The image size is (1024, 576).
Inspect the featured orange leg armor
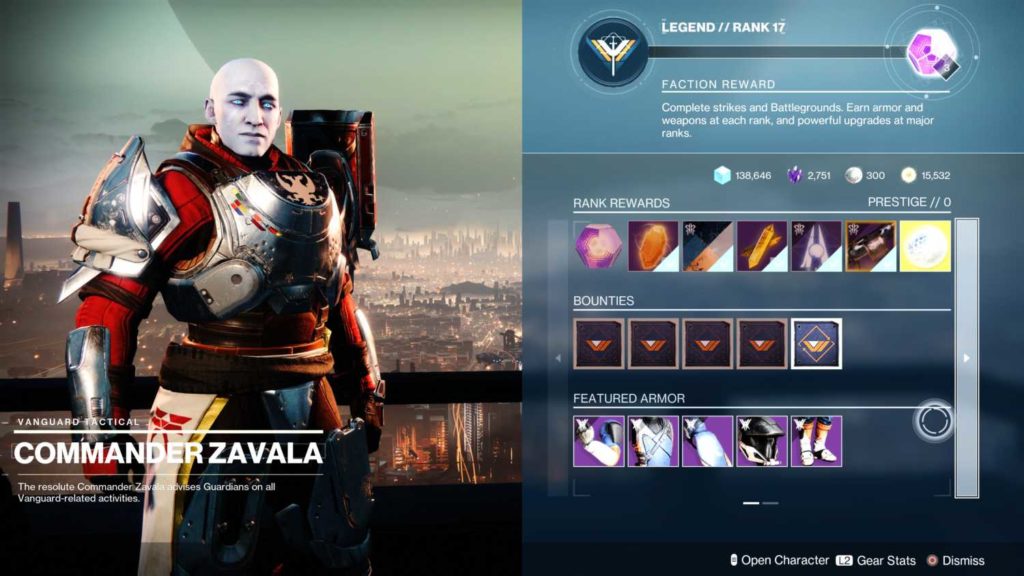(x=816, y=441)
